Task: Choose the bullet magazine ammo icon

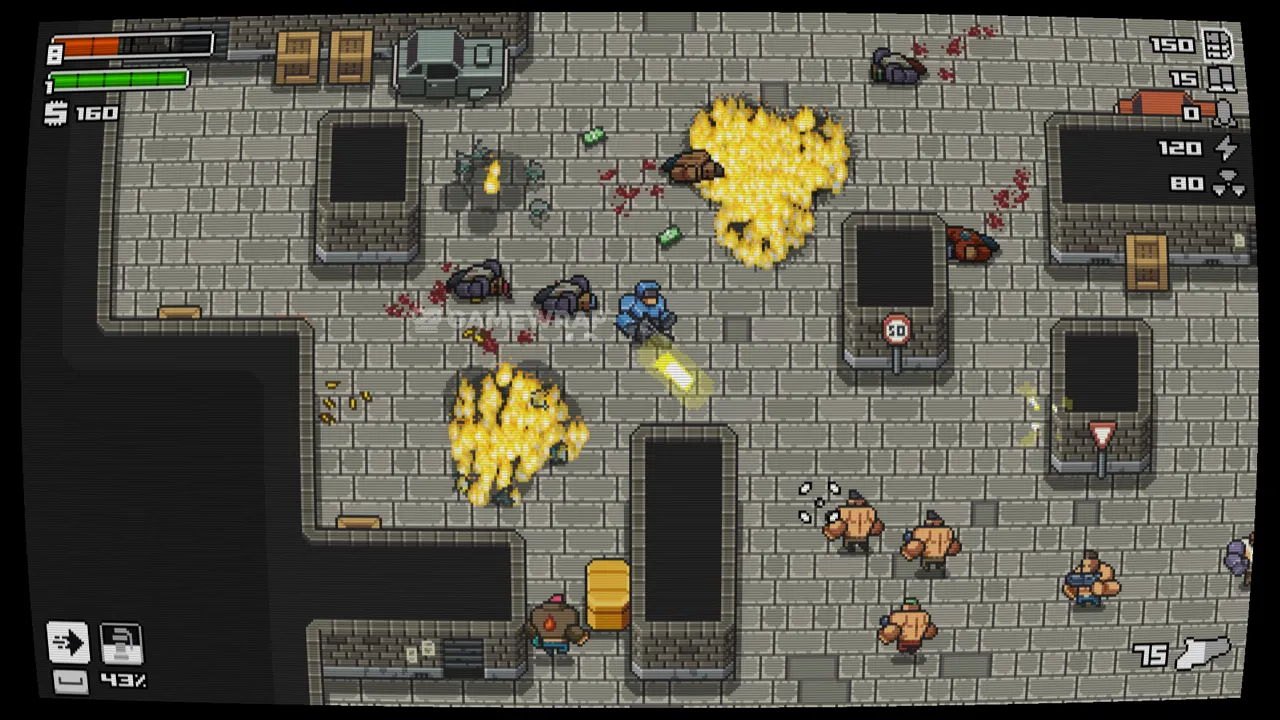Action: [x=1218, y=45]
